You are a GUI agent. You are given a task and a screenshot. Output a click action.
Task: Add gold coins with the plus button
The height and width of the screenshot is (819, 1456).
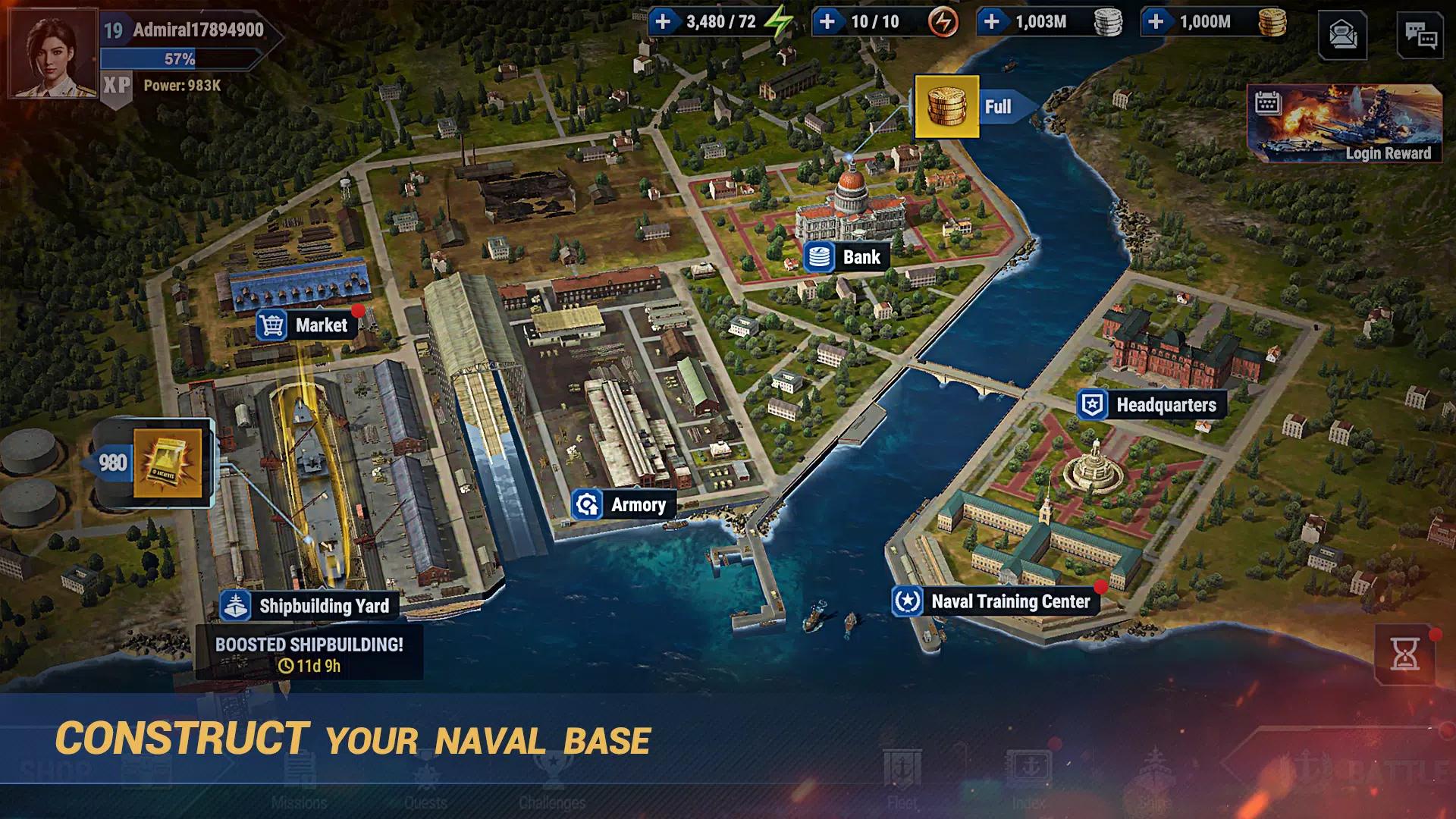[x=1156, y=21]
